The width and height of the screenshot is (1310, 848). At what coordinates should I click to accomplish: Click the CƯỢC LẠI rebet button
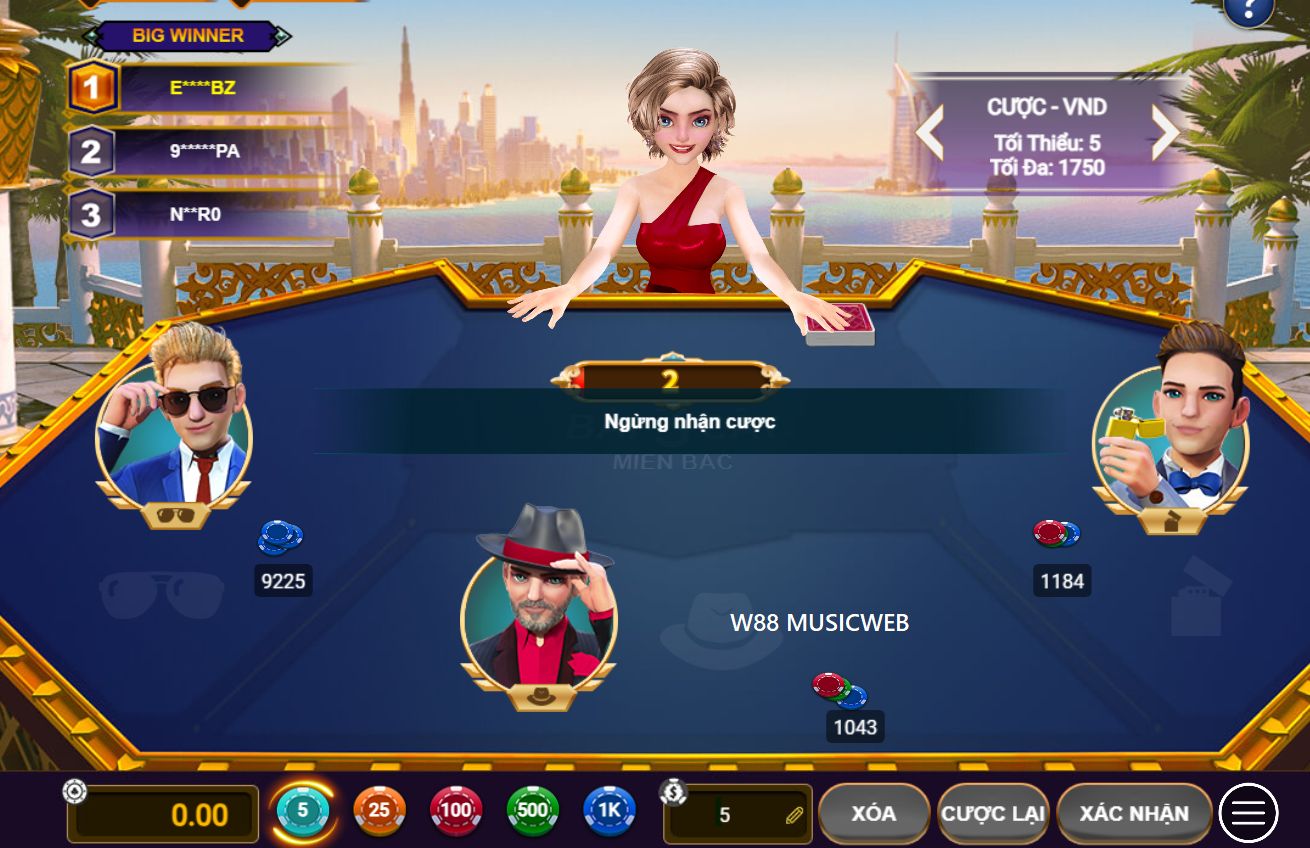pyautogui.click(x=992, y=814)
